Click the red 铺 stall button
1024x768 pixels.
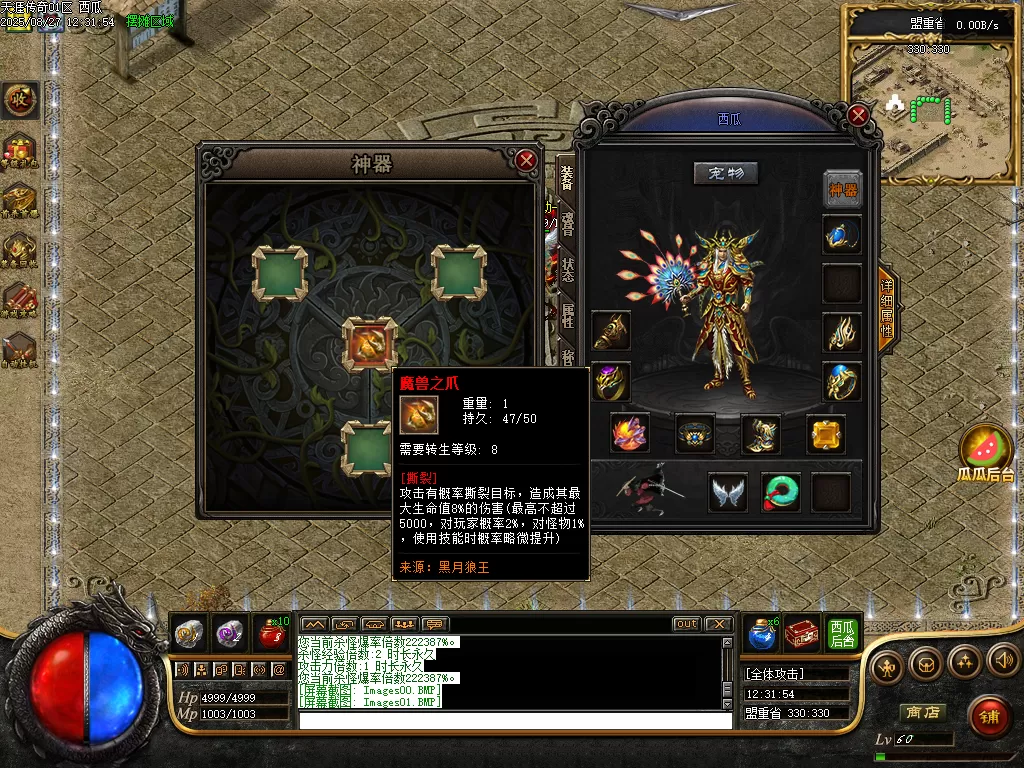click(988, 716)
